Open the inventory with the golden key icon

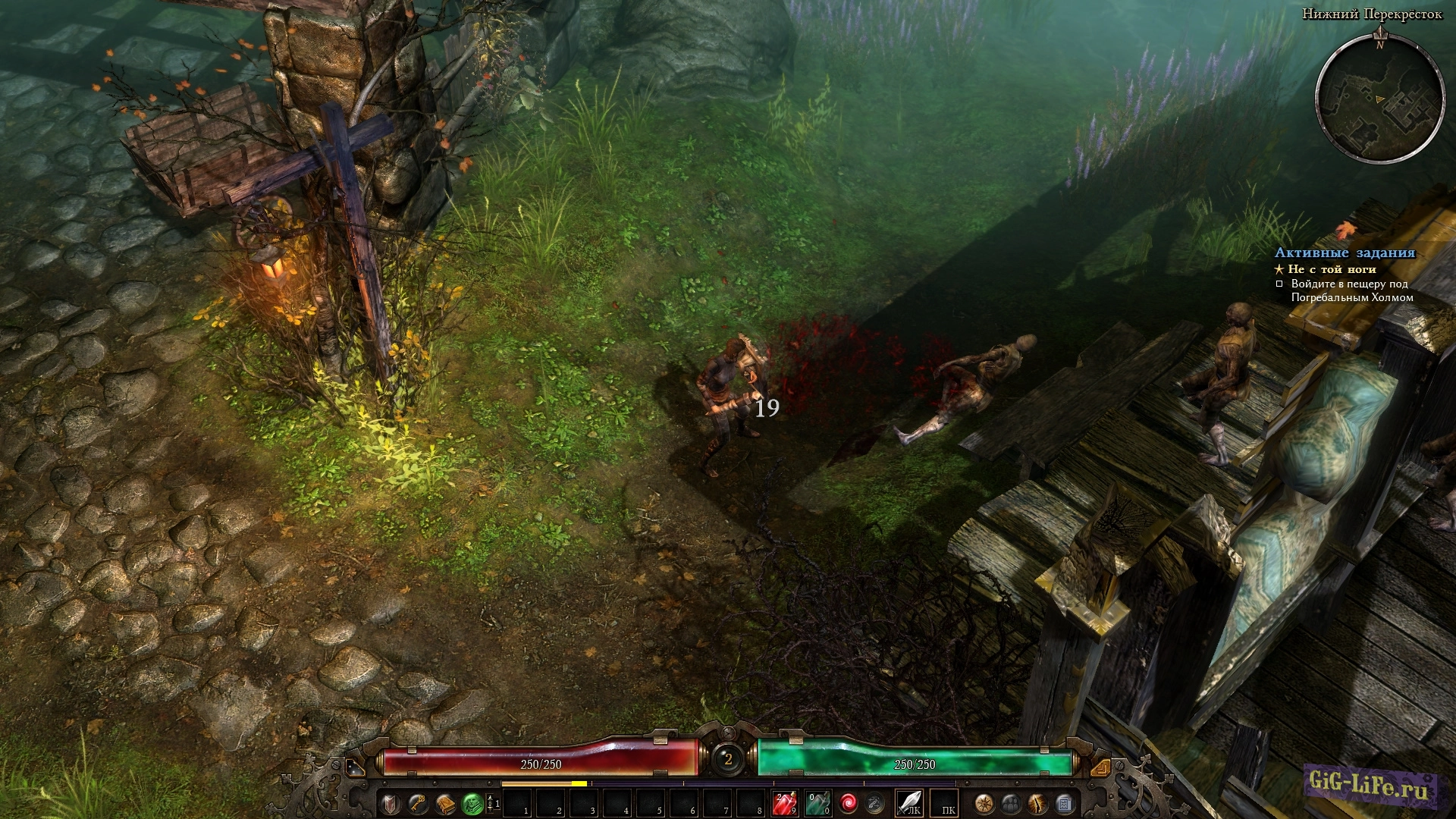pyautogui.click(x=417, y=803)
